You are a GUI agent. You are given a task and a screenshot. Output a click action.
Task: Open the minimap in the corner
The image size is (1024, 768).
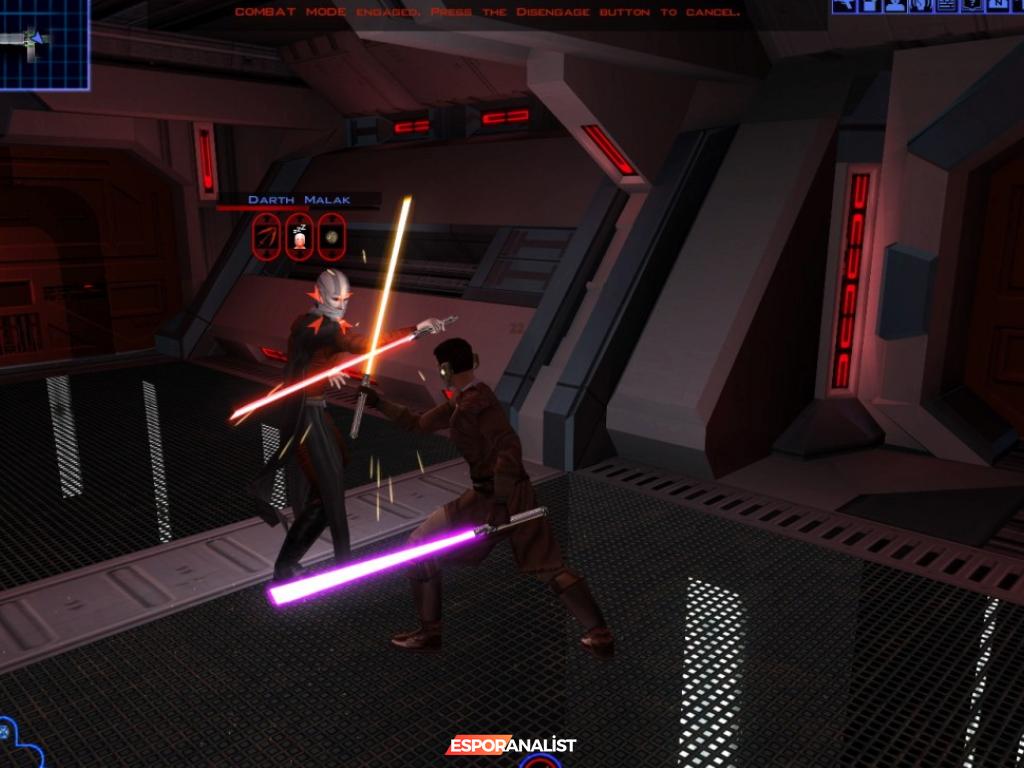(42, 42)
